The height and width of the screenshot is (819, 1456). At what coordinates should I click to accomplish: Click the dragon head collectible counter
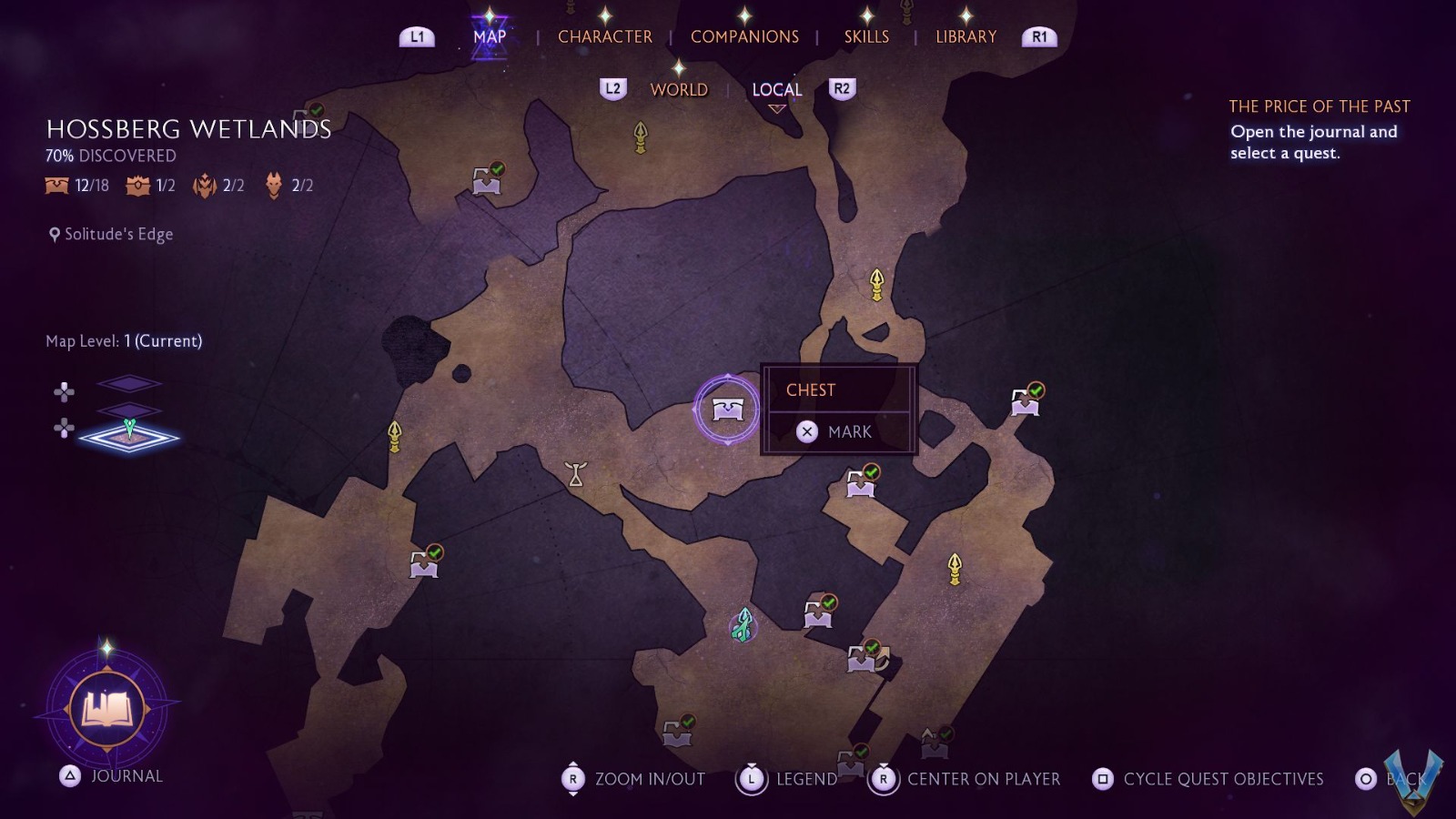(283, 187)
